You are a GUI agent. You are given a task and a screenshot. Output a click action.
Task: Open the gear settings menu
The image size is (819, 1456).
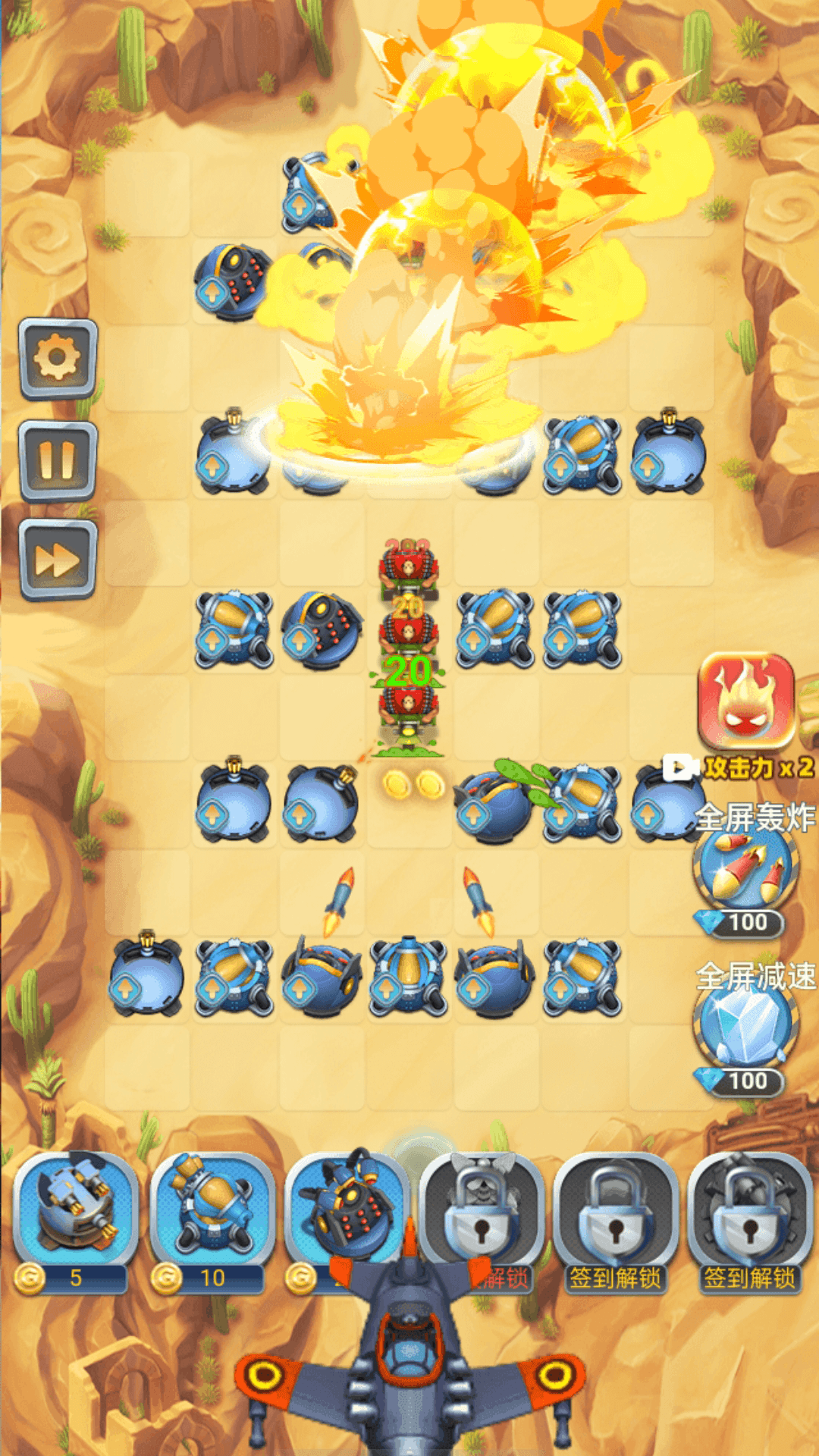pyautogui.click(x=58, y=358)
